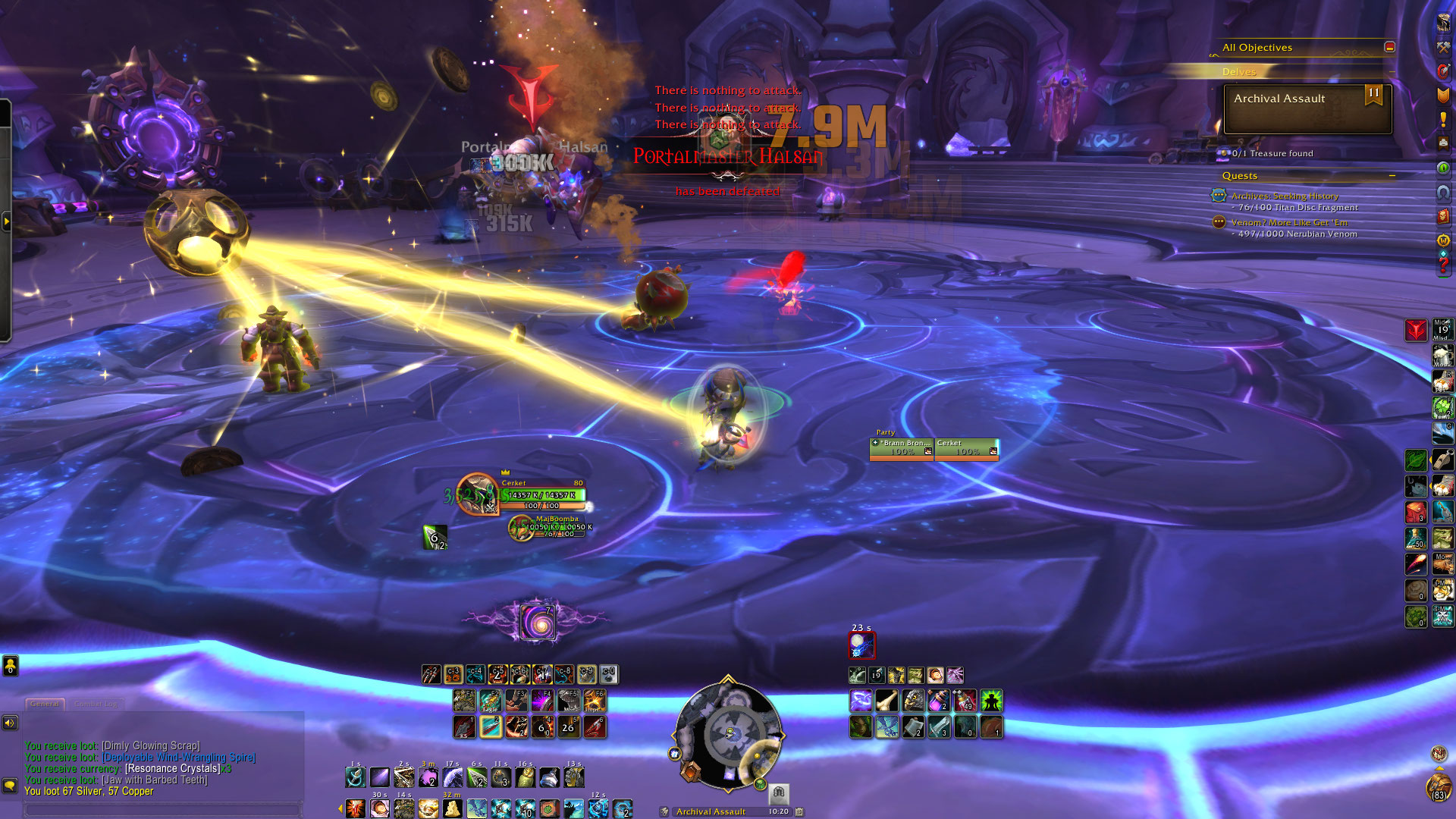Open the red question mark help button

click(1442, 265)
